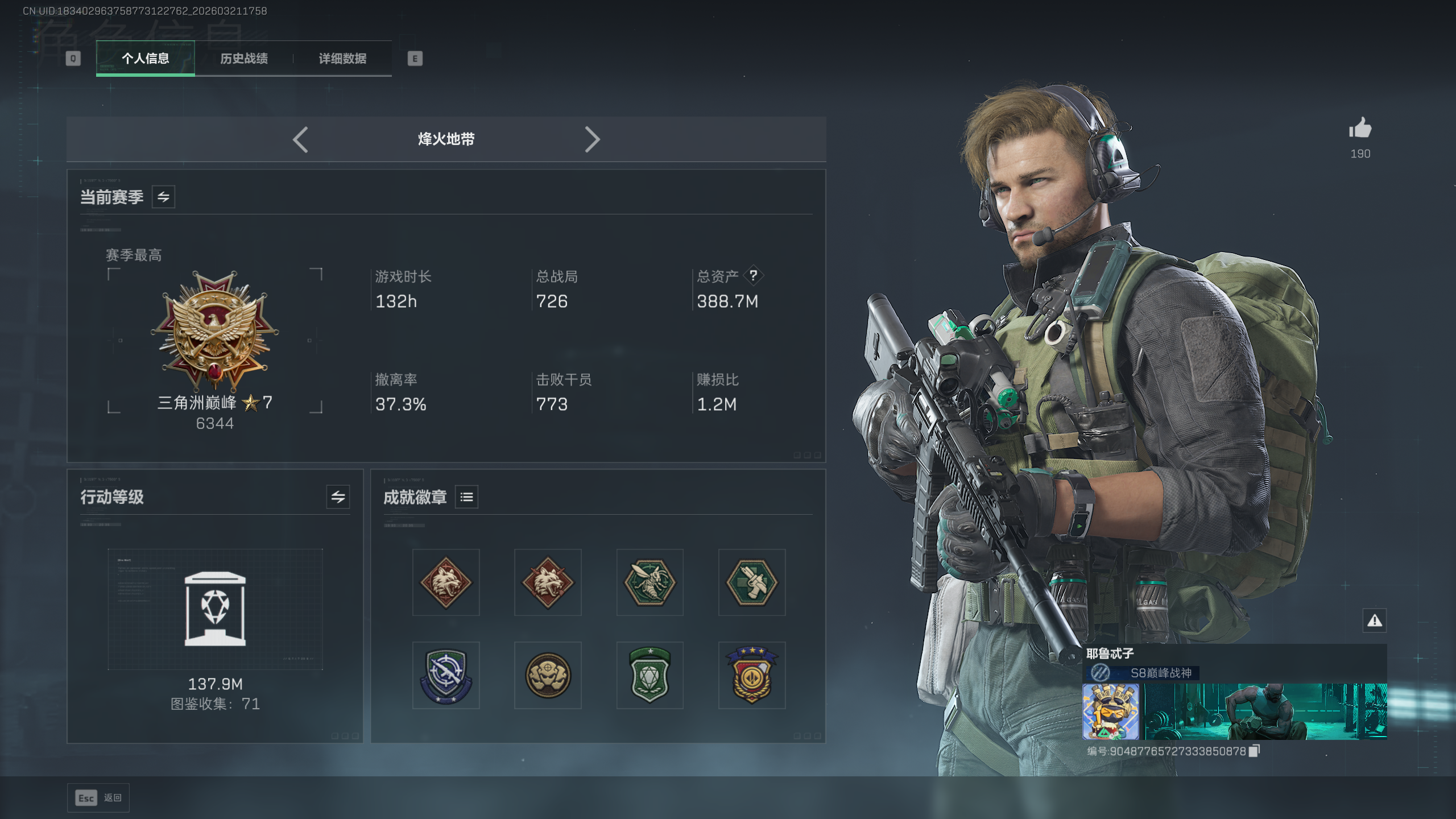Click the question mark beside 总资产
Viewport: 1456px width, 819px height.
(753, 275)
